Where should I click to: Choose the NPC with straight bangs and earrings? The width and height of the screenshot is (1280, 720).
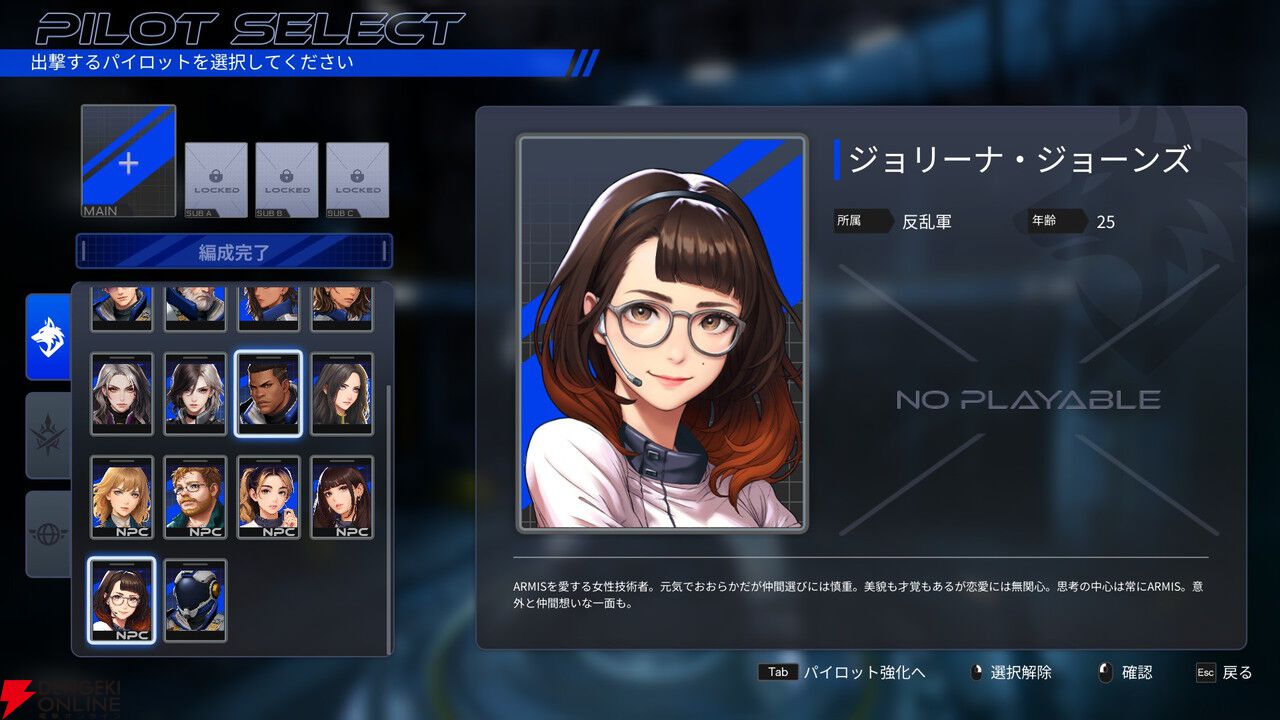[x=342, y=497]
